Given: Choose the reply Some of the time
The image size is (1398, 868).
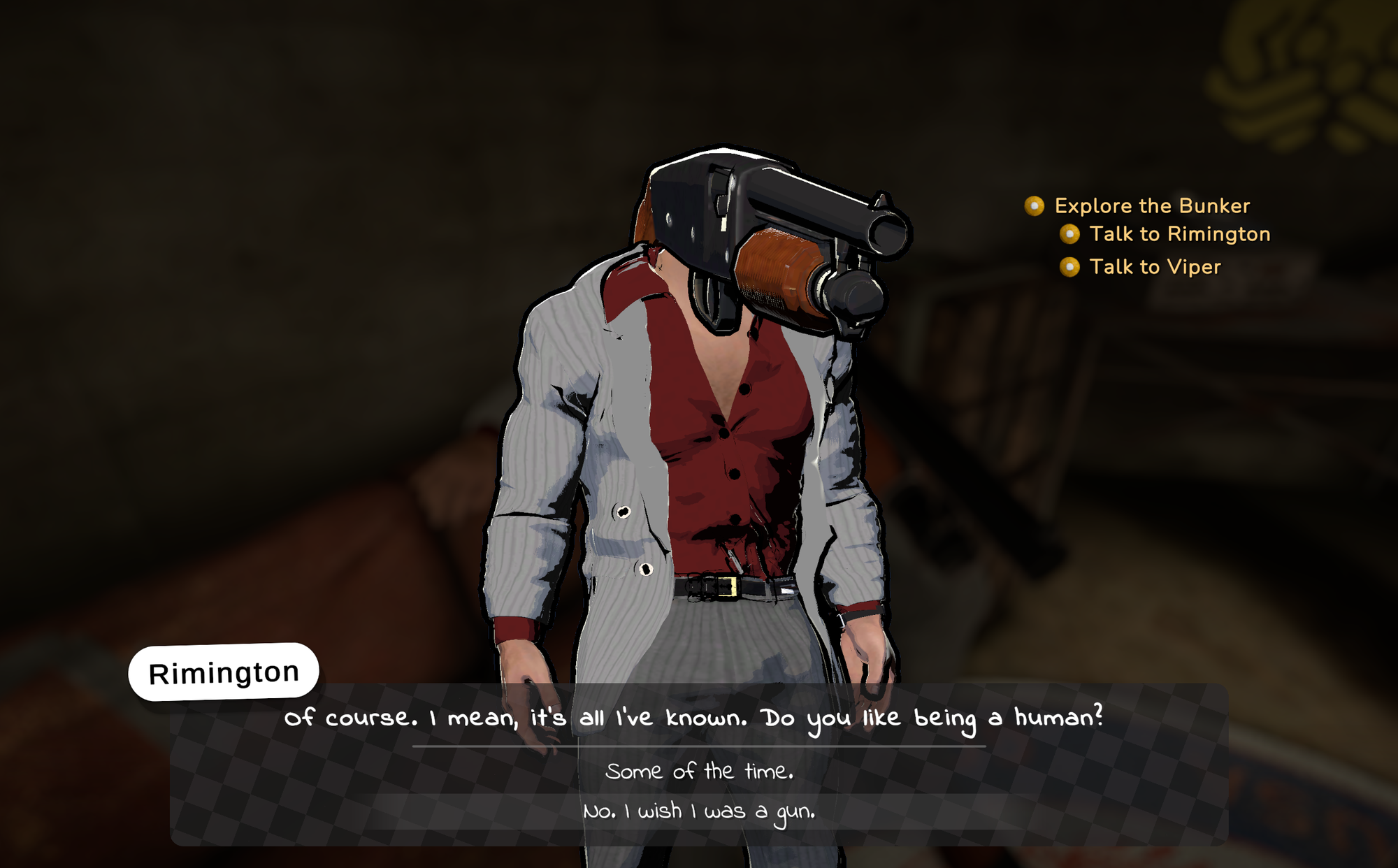Looking at the screenshot, I should coord(699,771).
